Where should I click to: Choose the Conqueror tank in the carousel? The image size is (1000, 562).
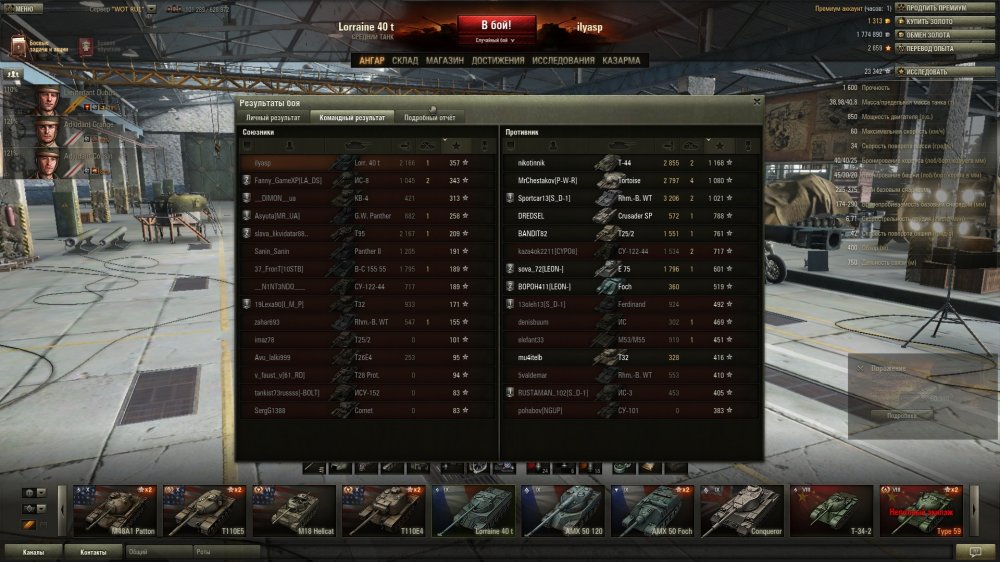(741, 511)
